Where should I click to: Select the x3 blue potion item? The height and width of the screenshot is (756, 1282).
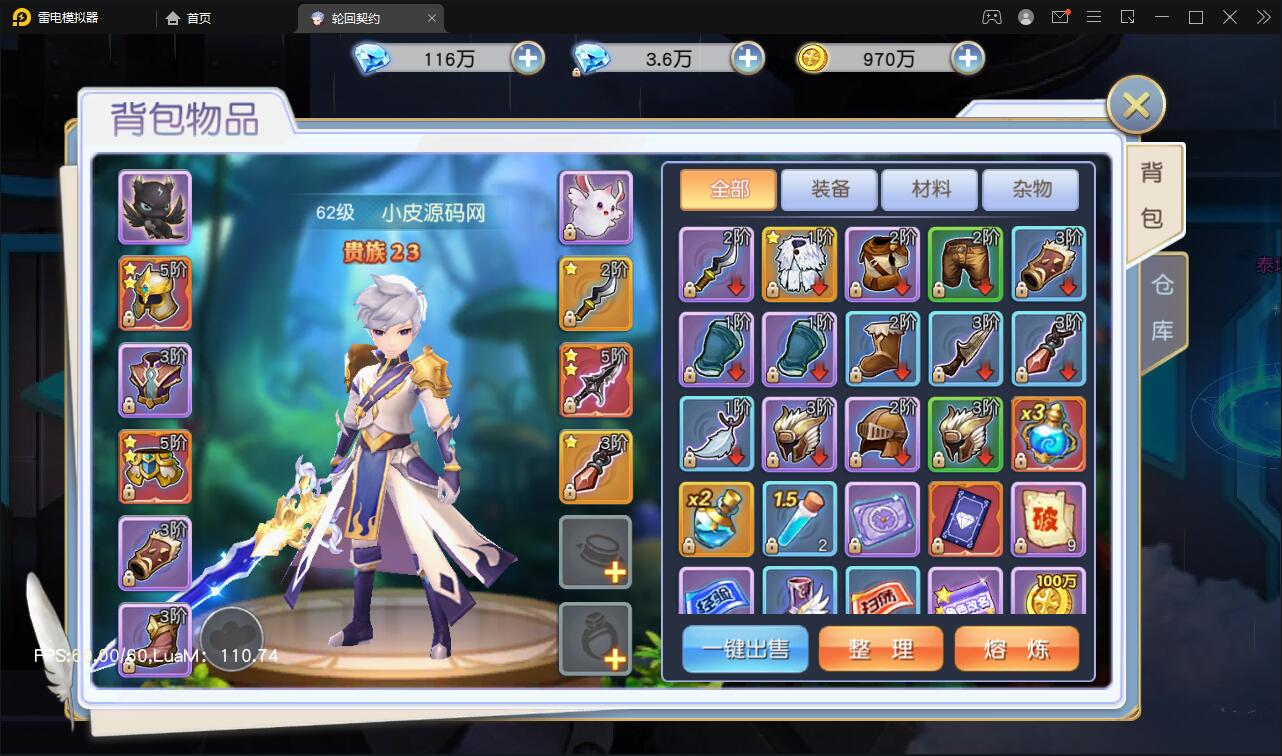(x=1048, y=434)
